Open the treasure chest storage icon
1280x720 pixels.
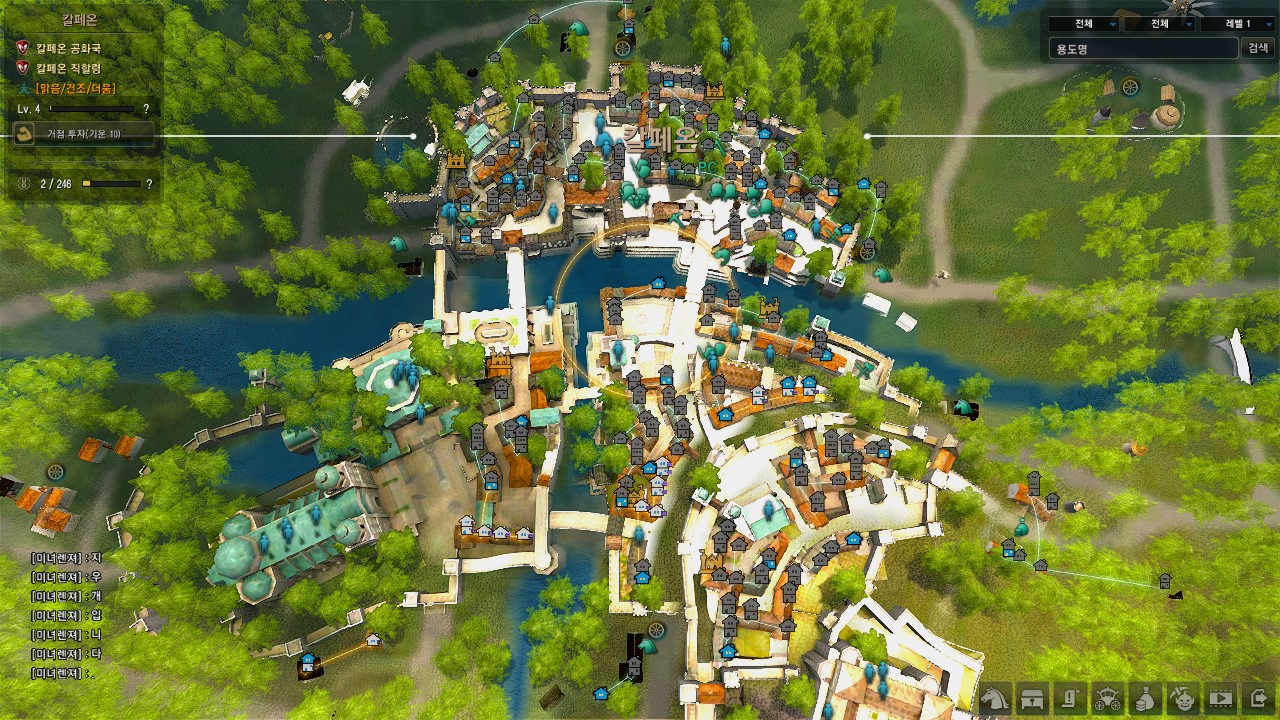(1034, 696)
